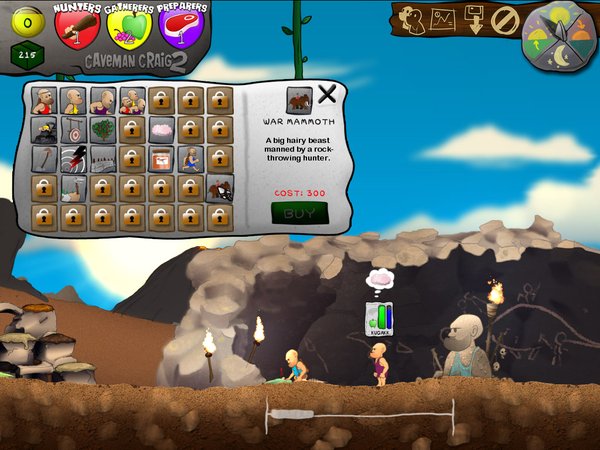The height and width of the screenshot is (450, 600).
Task: Select the running caveman slot
Action: pos(190,158)
